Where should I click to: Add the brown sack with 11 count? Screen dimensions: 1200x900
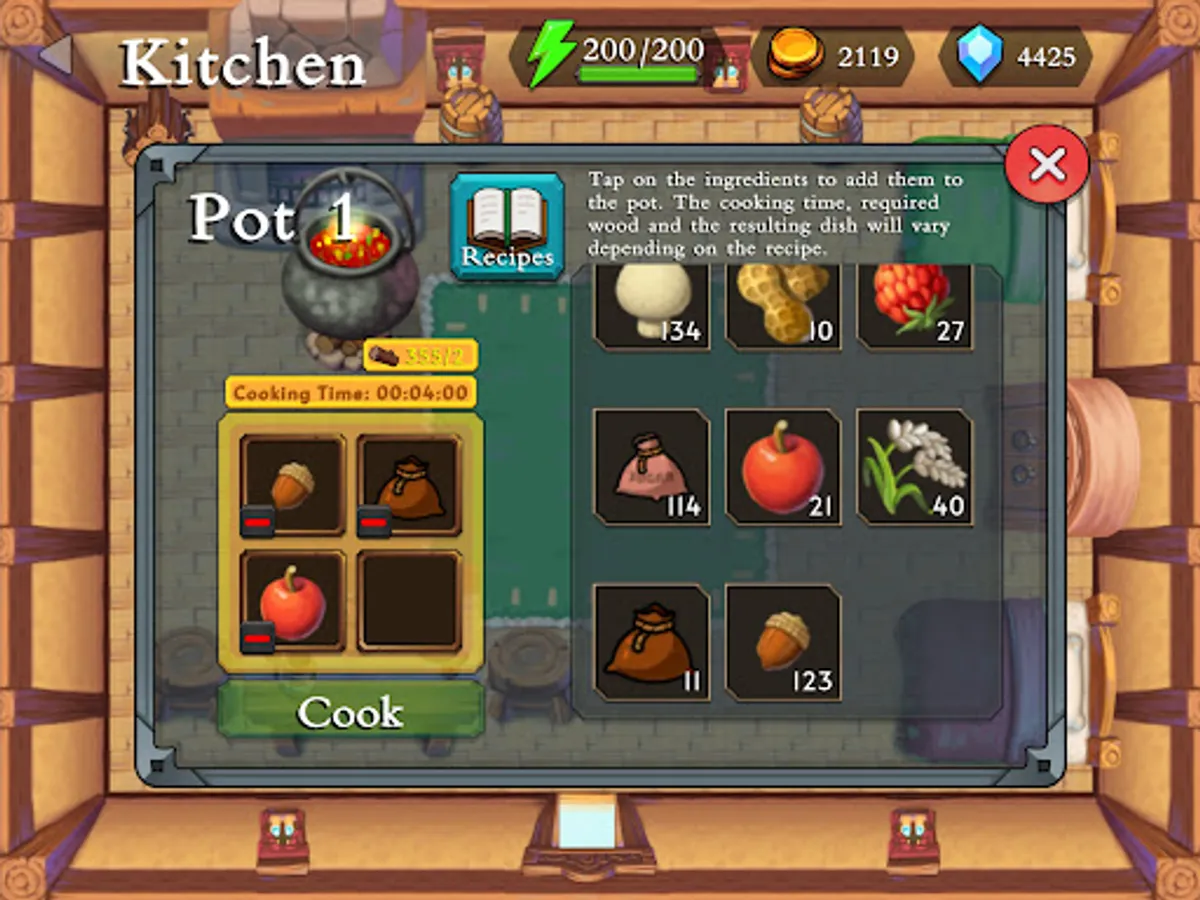(x=652, y=641)
